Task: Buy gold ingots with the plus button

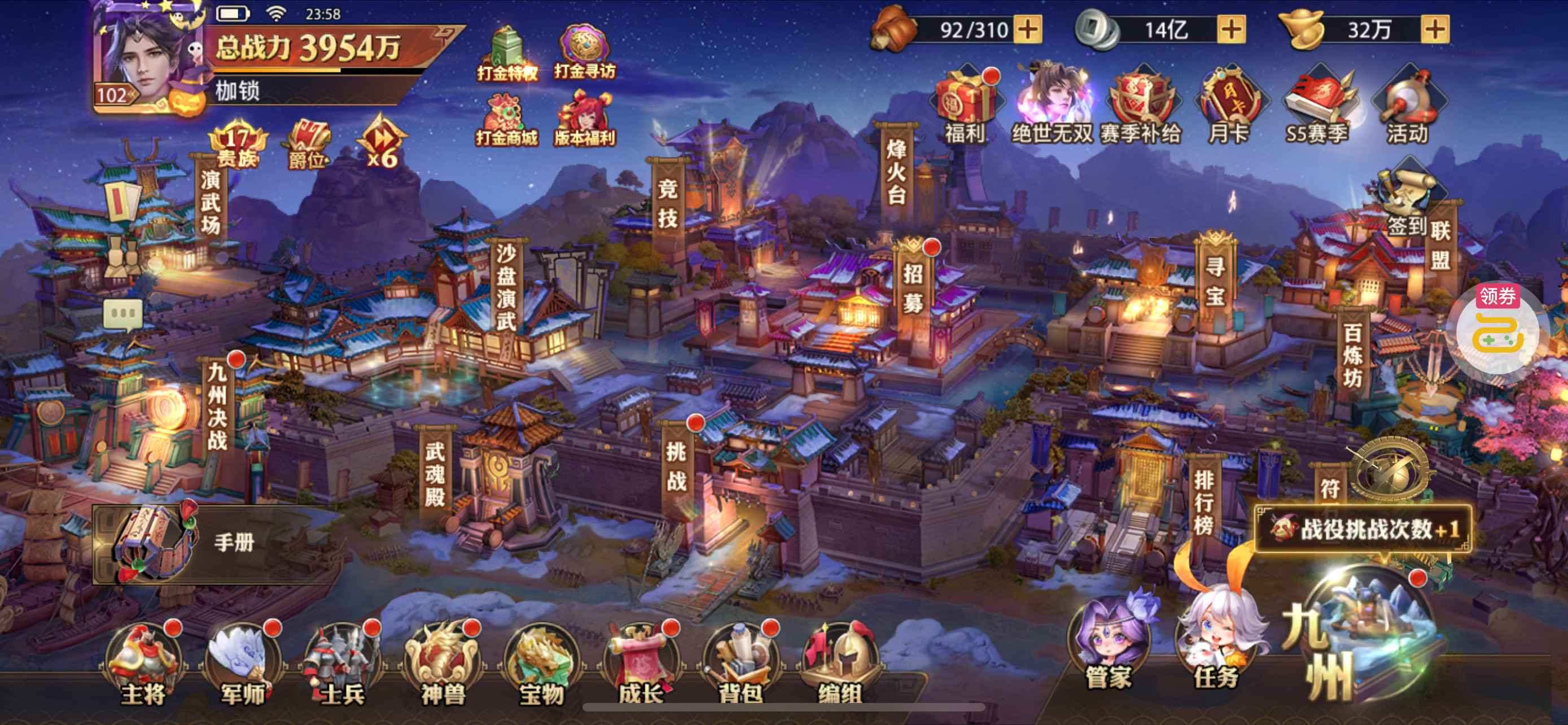Action: coord(1435,29)
